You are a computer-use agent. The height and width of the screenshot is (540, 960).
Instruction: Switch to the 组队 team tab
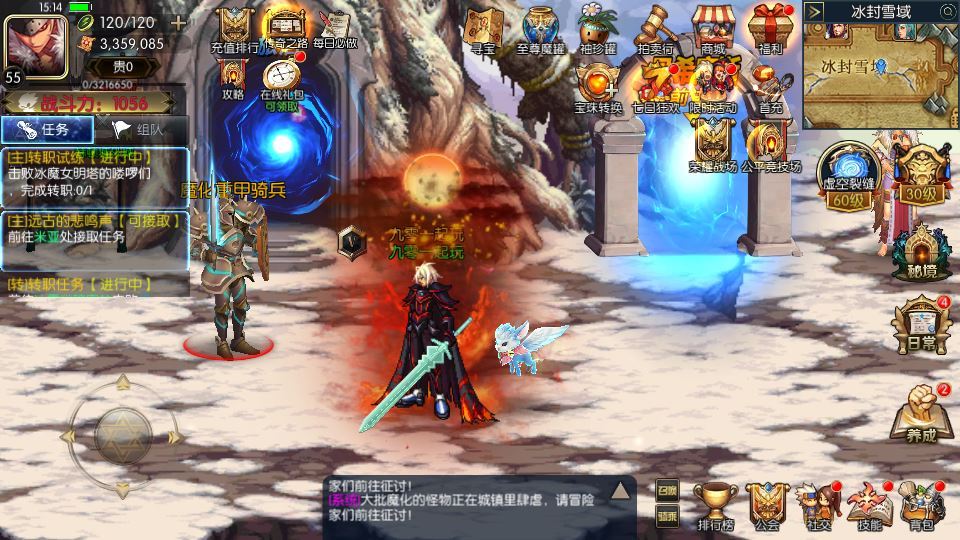click(x=141, y=129)
